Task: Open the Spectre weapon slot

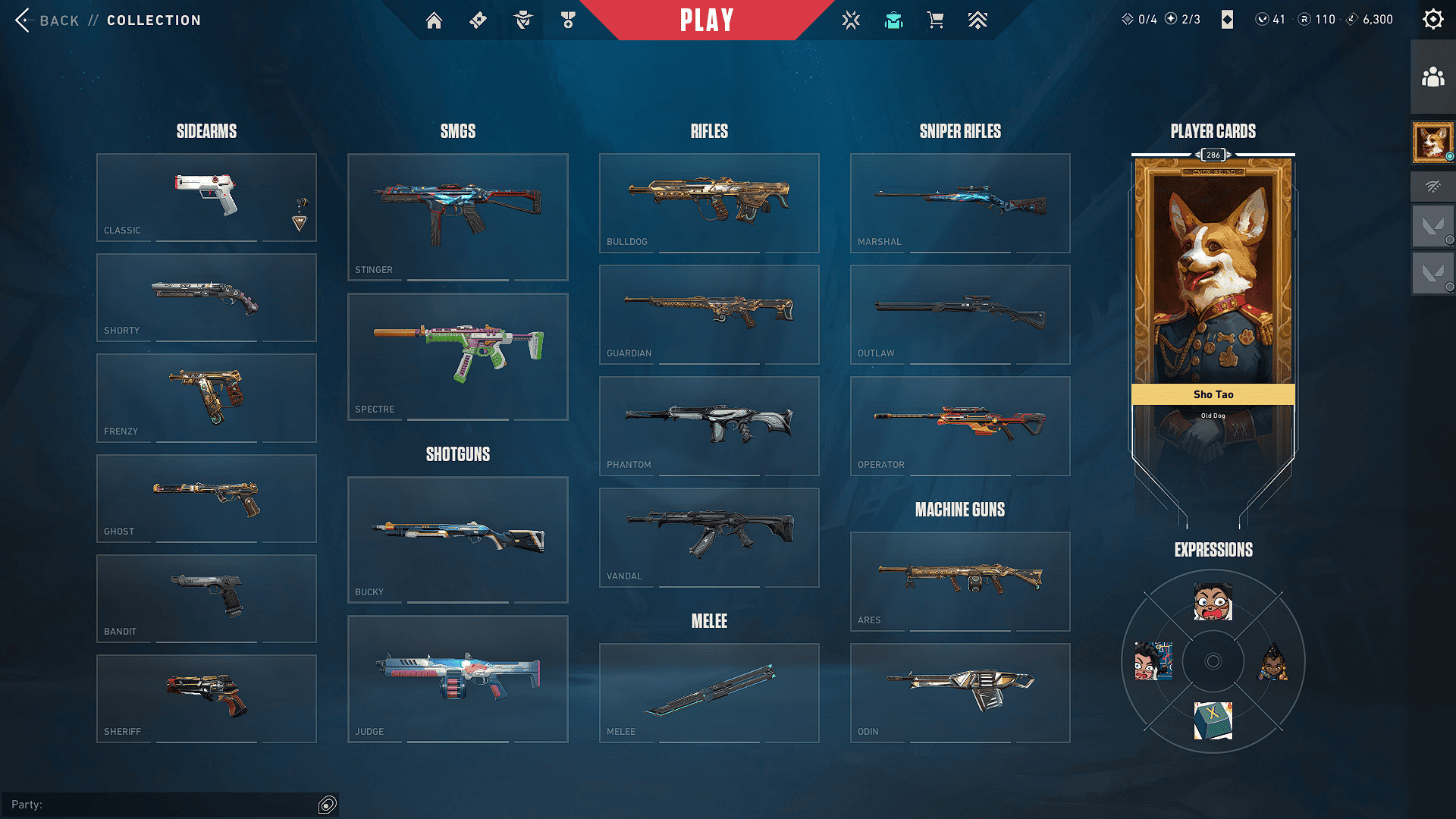Action: pyautogui.click(x=457, y=356)
